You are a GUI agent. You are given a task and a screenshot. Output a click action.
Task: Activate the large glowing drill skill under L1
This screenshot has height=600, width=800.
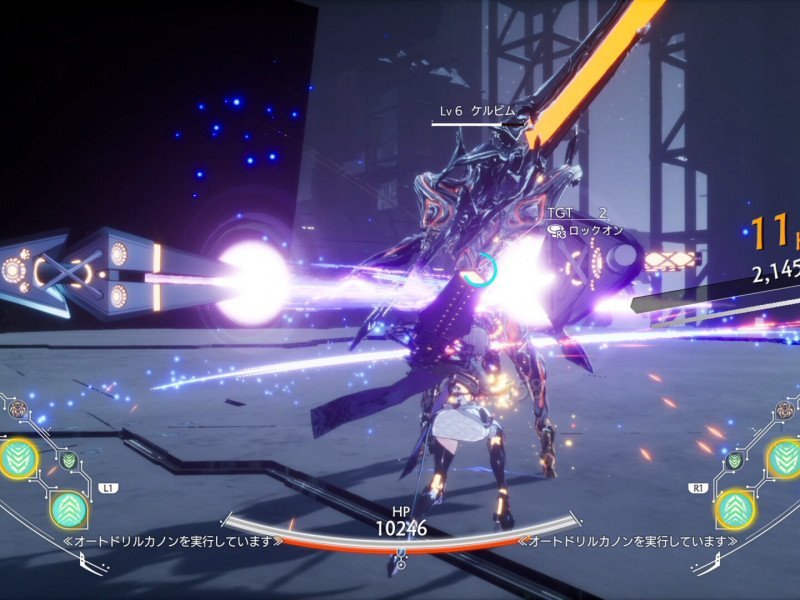tap(68, 509)
